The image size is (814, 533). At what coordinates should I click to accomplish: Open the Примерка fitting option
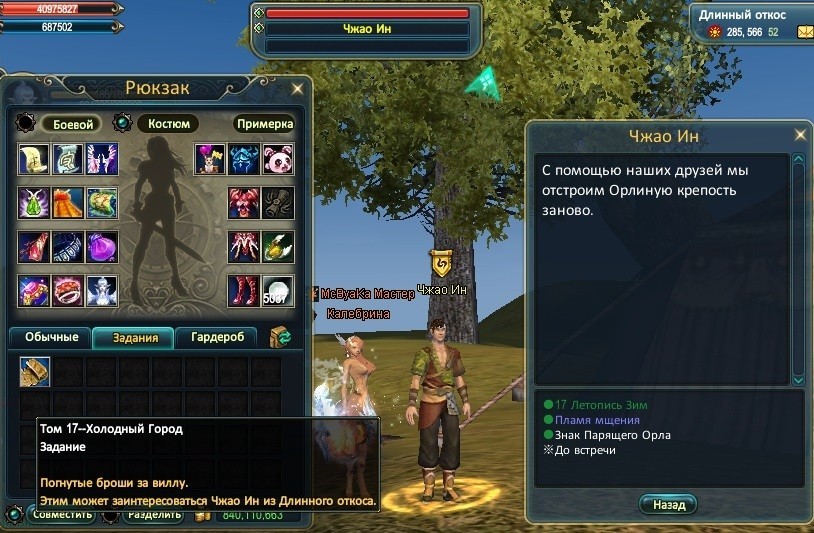pyautogui.click(x=264, y=124)
